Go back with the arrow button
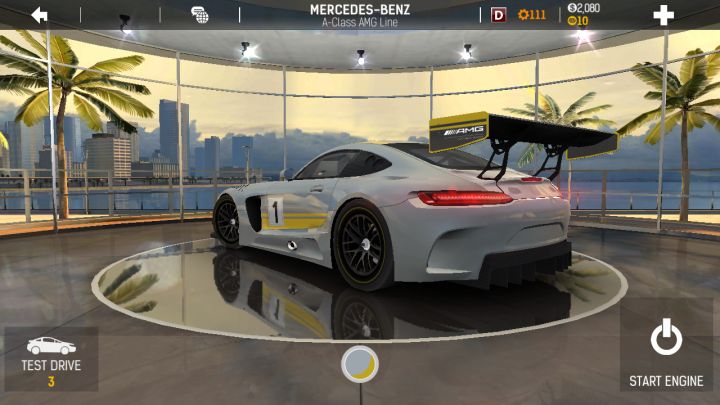The height and width of the screenshot is (405, 720). click(40, 15)
